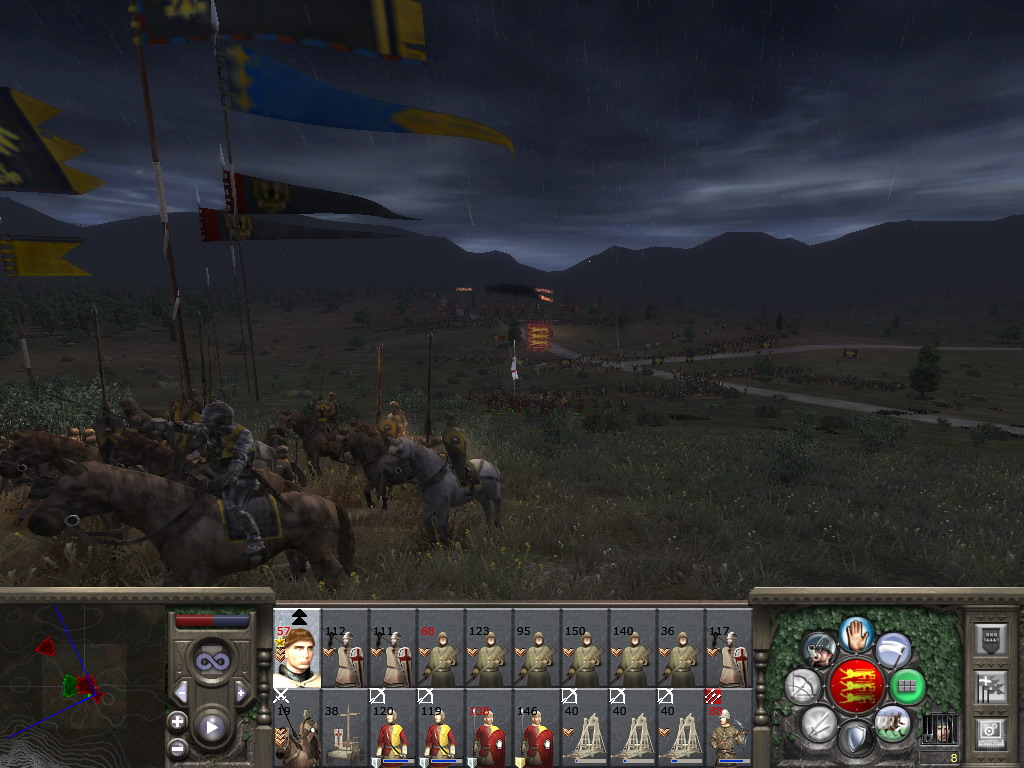Click the red three-lions faction emblem
1024x768 pixels.
coord(855,686)
